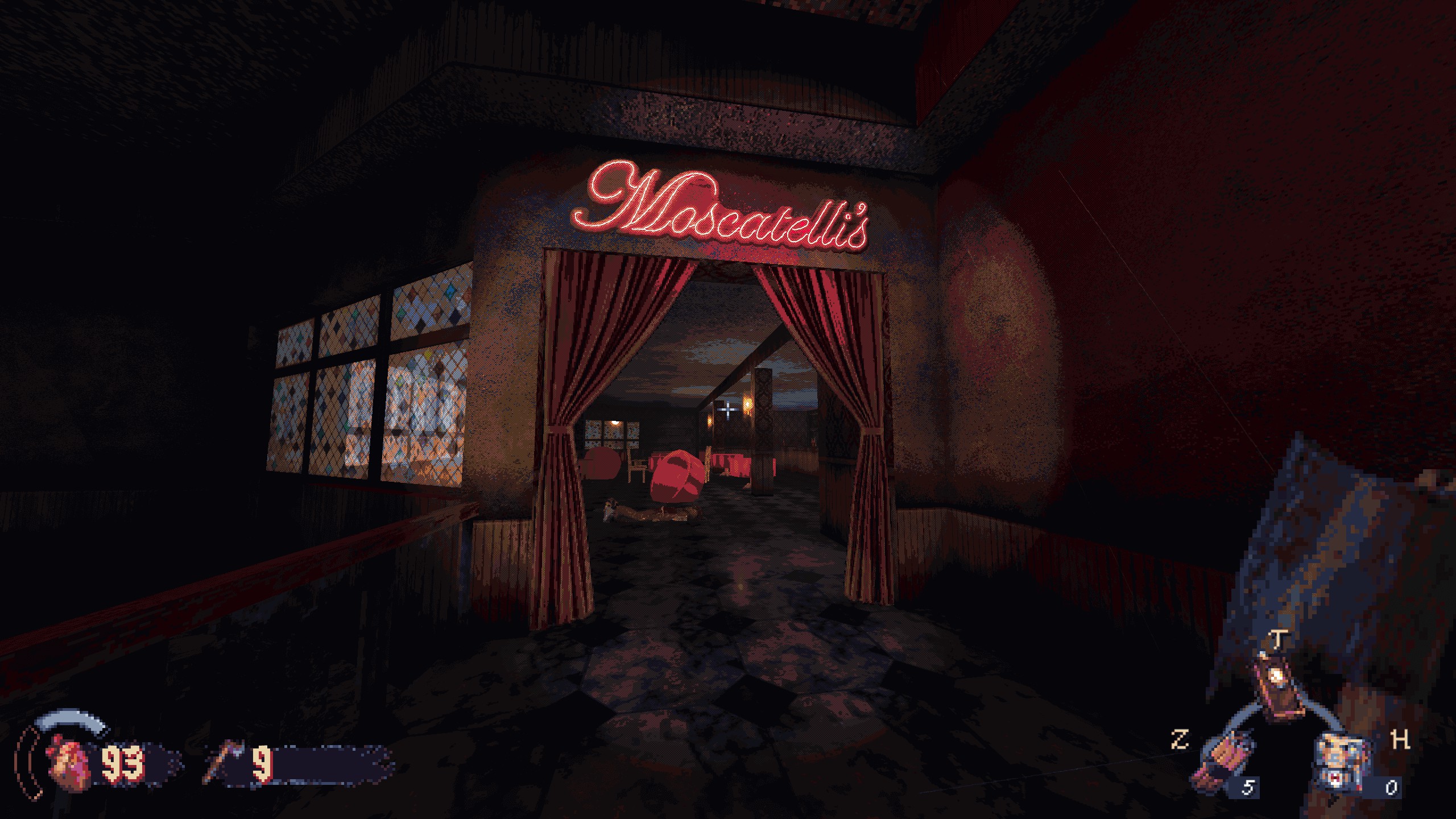Image resolution: width=1456 pixels, height=819 pixels.
Task: Click the health value showing 93
Action: pos(123,762)
